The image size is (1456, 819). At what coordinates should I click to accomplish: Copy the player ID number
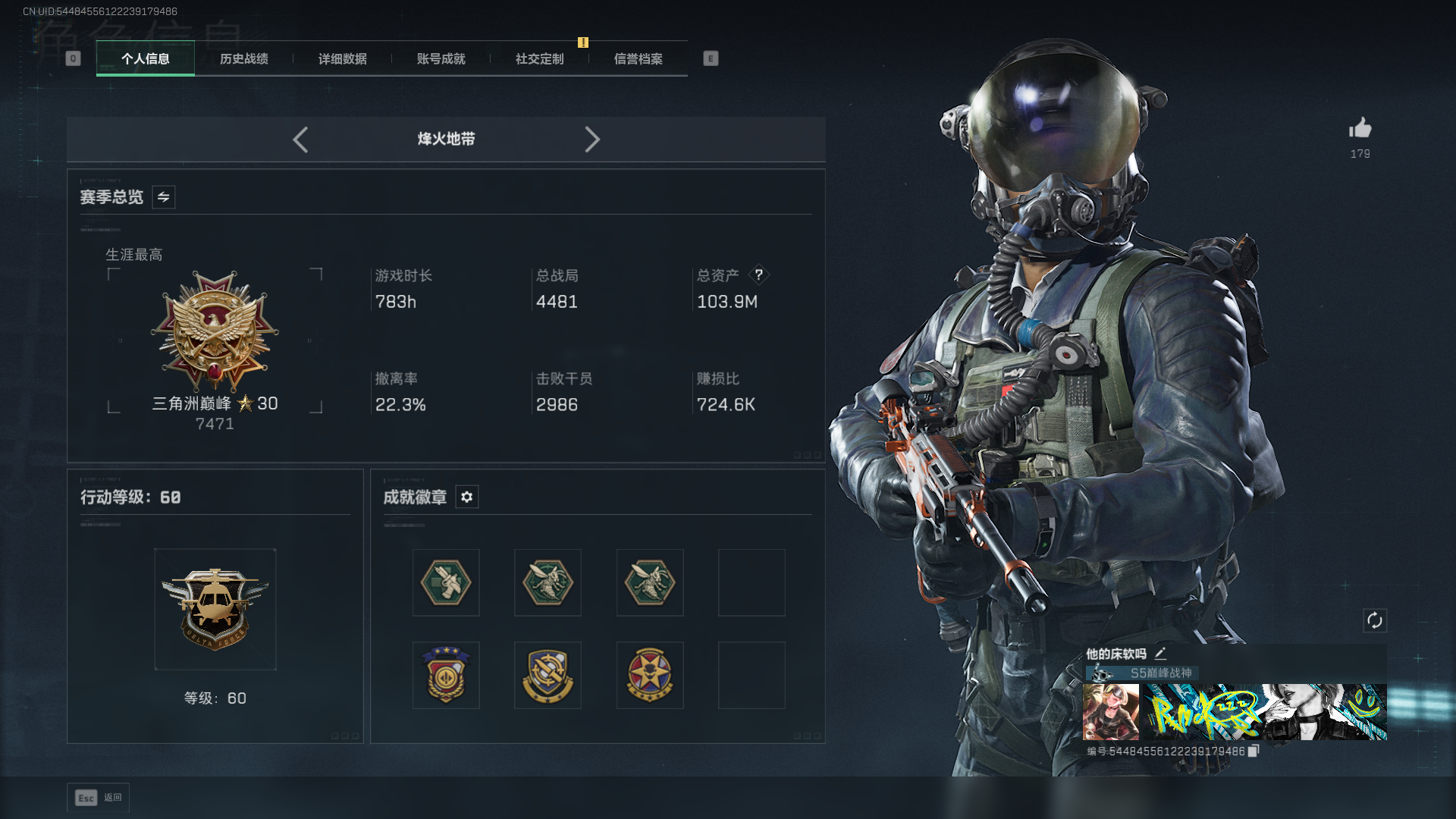(x=1254, y=751)
